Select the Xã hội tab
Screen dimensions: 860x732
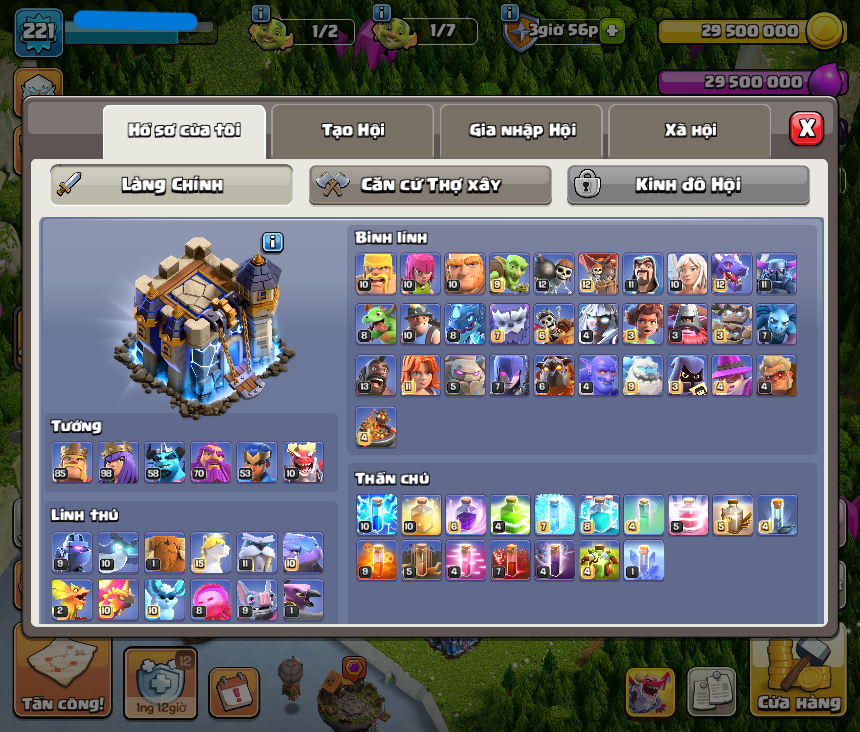[689, 131]
